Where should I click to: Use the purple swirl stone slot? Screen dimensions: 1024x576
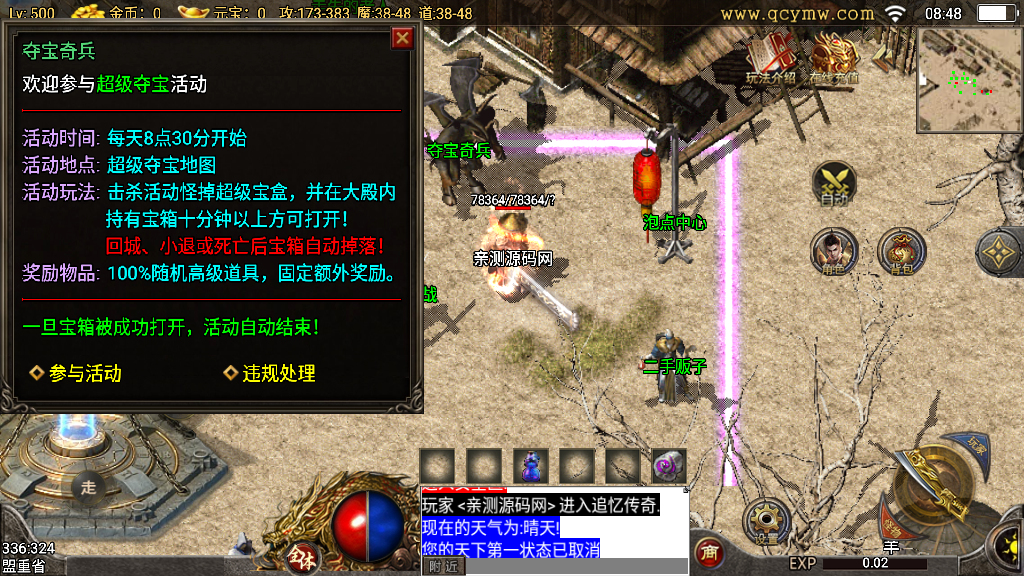click(669, 465)
